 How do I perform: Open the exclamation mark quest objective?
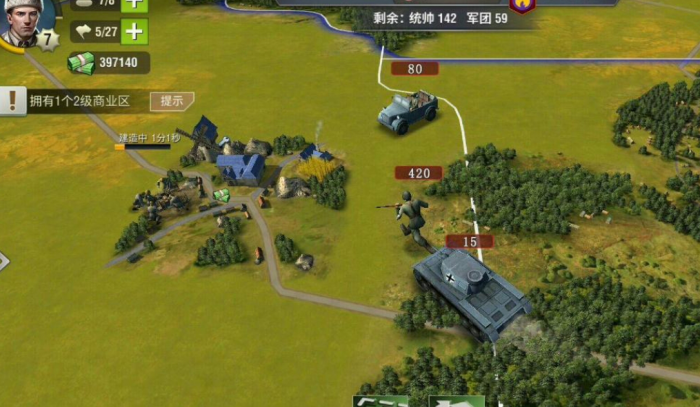click(x=13, y=100)
